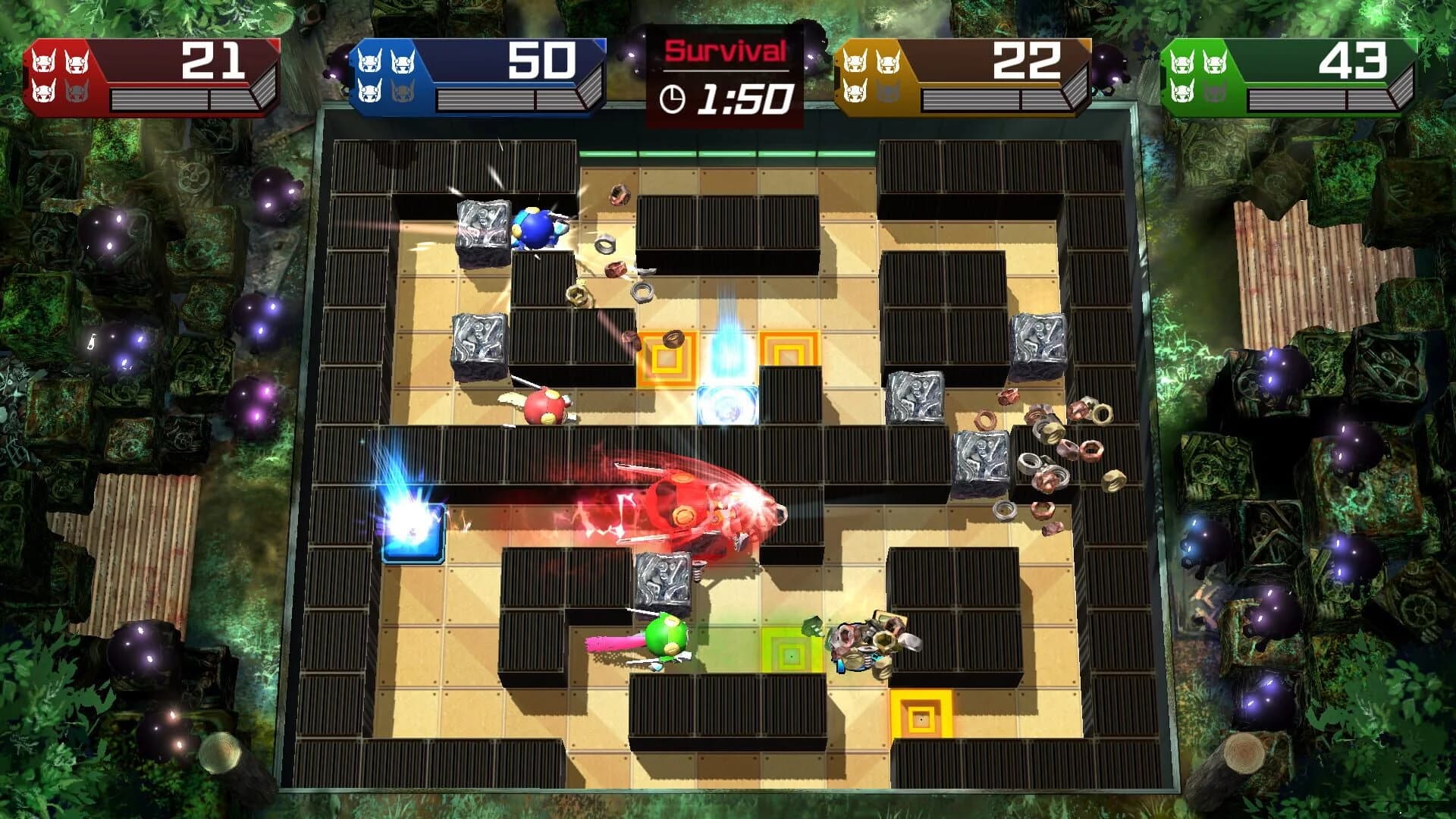Select the second helmet icon on gold panel
The width and height of the screenshot is (1456, 819).
coord(888,63)
